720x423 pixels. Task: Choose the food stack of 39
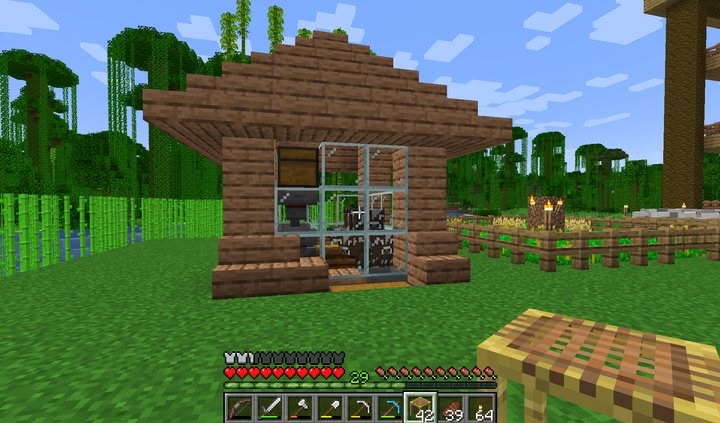pyautogui.click(x=451, y=407)
